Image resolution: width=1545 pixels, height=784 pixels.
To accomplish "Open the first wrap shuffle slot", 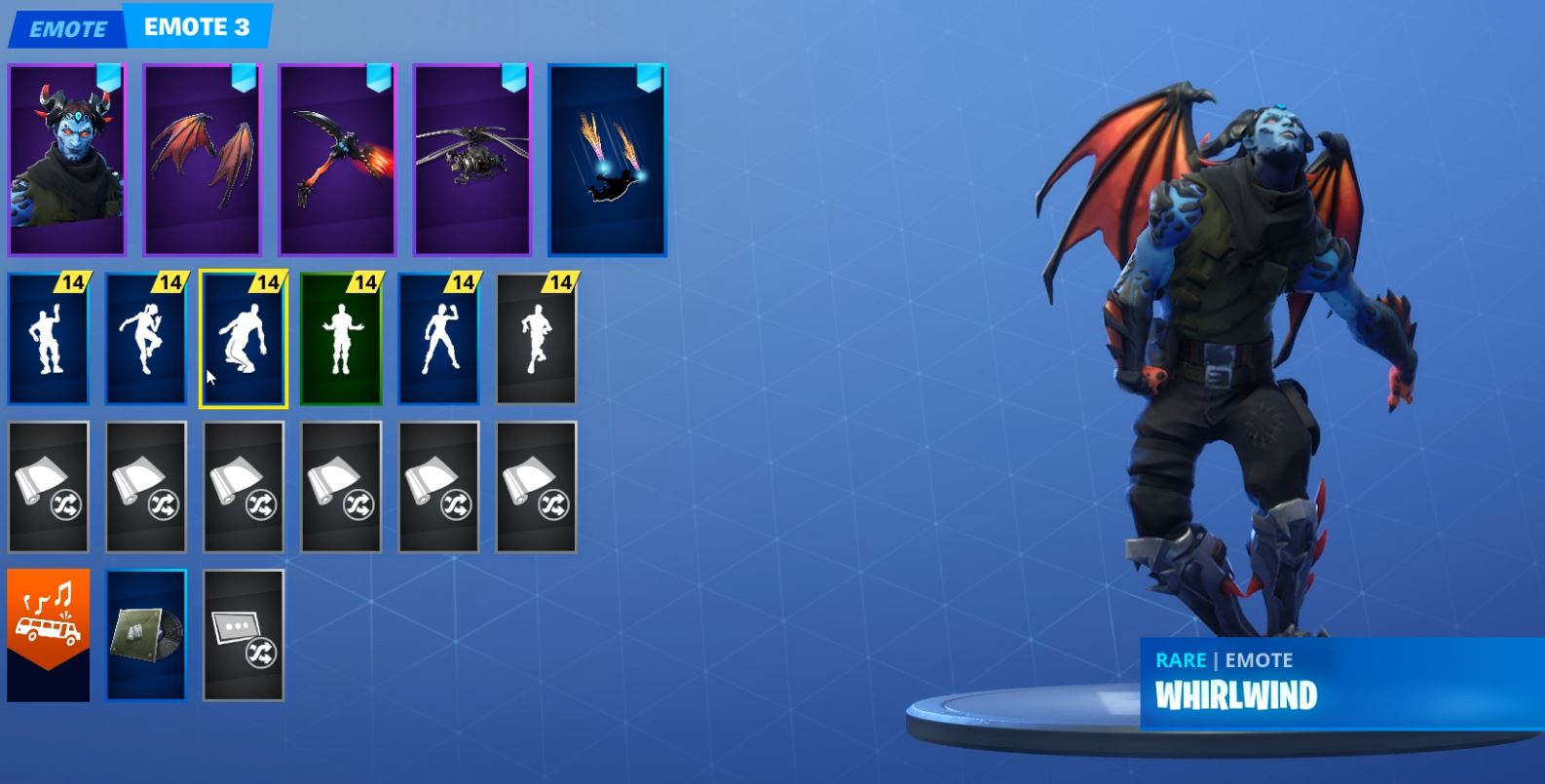I will point(47,487).
